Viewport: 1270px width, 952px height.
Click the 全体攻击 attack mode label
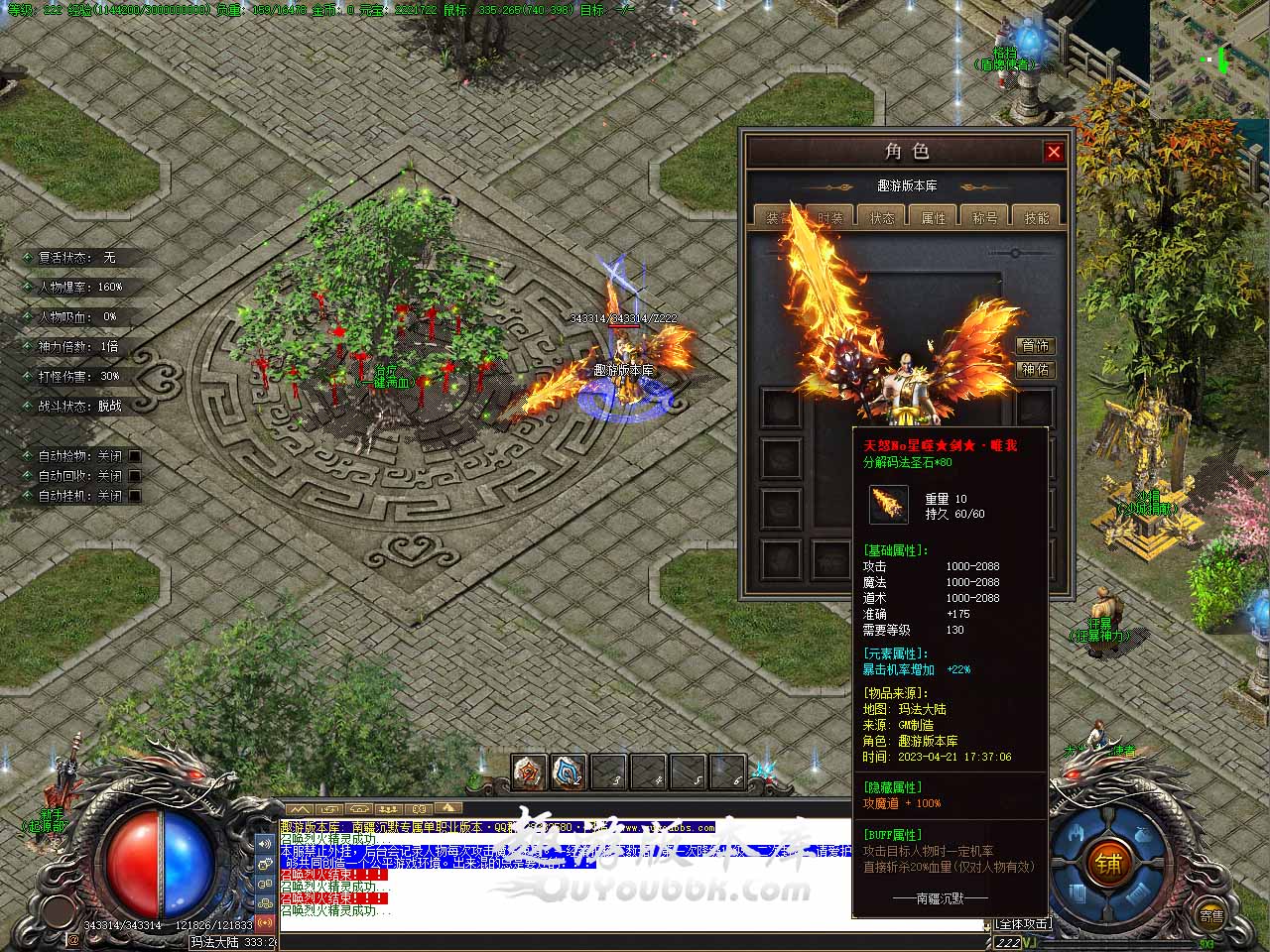point(1022,924)
